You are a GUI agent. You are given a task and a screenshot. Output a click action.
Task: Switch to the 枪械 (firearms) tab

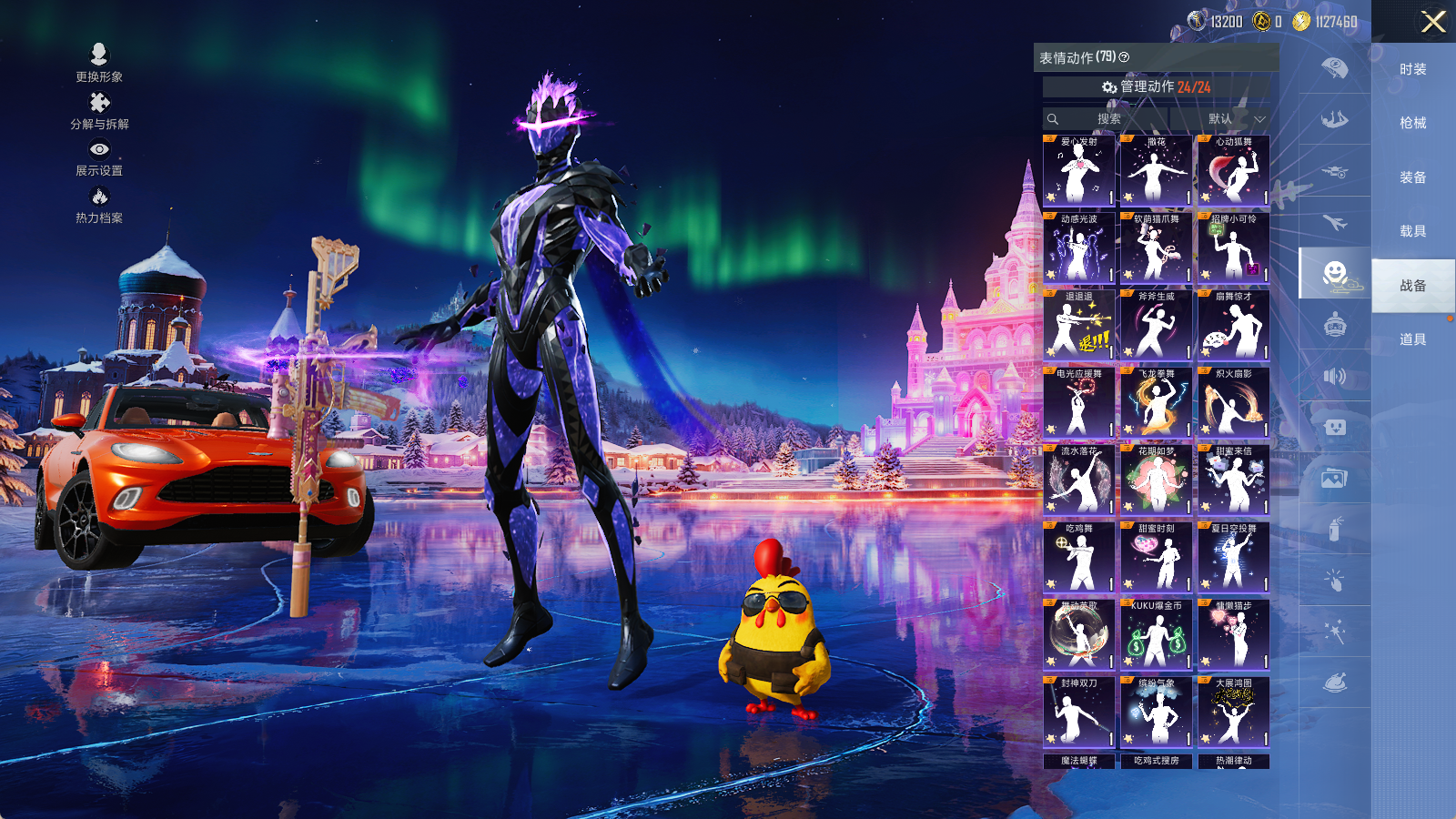[x=1412, y=123]
